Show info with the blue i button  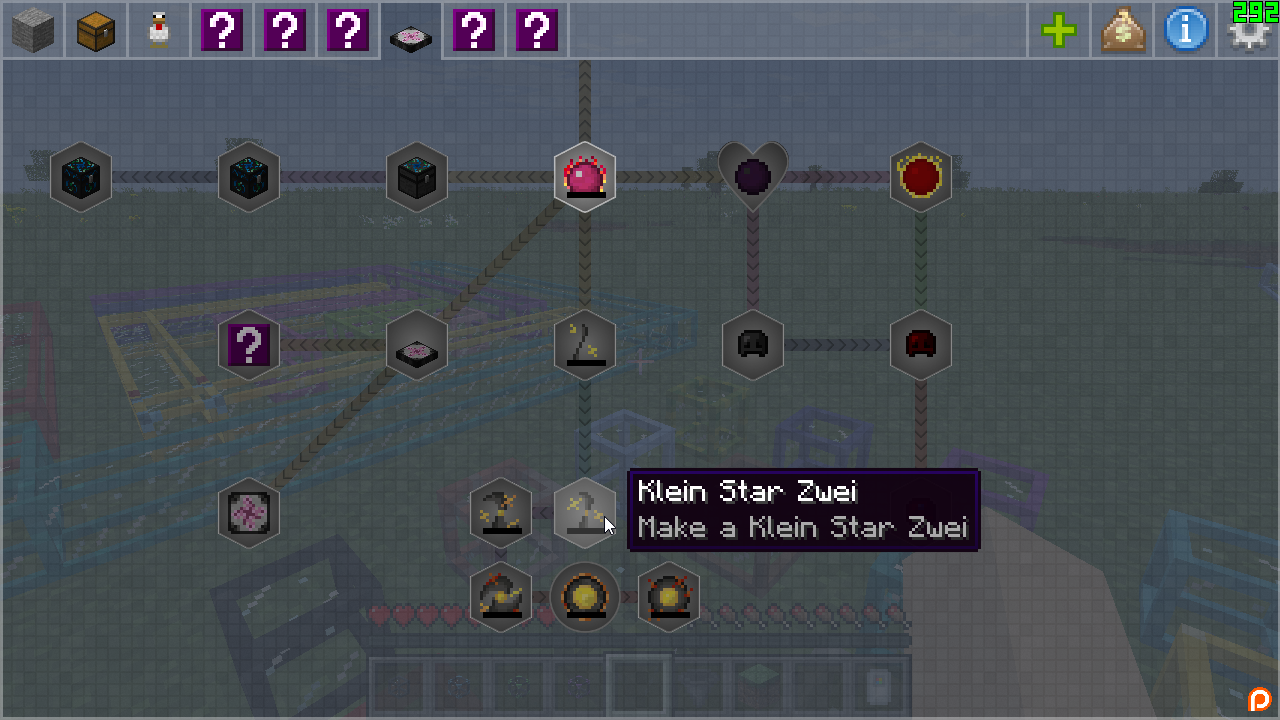1185,31
